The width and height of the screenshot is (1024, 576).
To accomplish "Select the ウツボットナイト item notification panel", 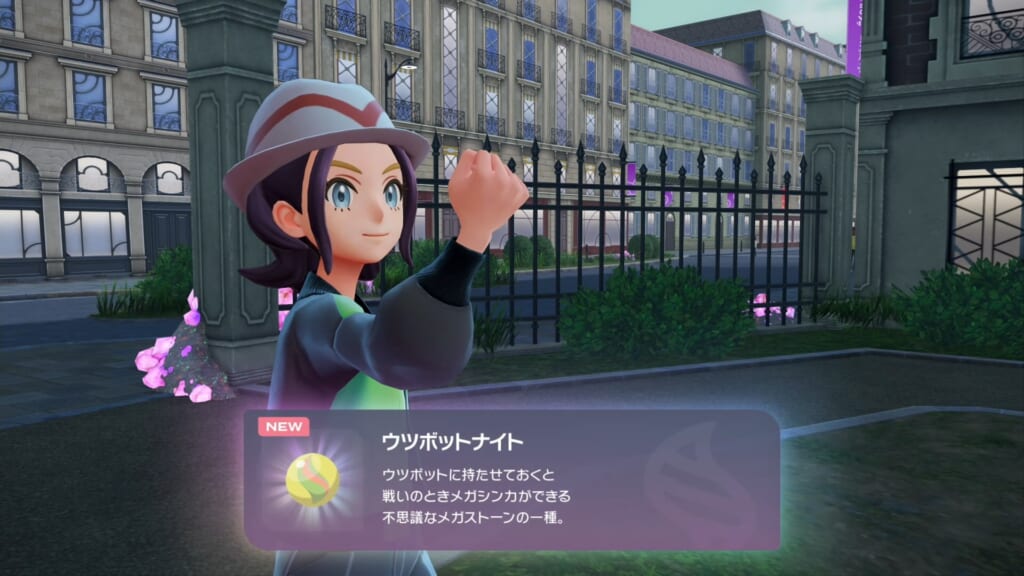I will click(x=512, y=480).
